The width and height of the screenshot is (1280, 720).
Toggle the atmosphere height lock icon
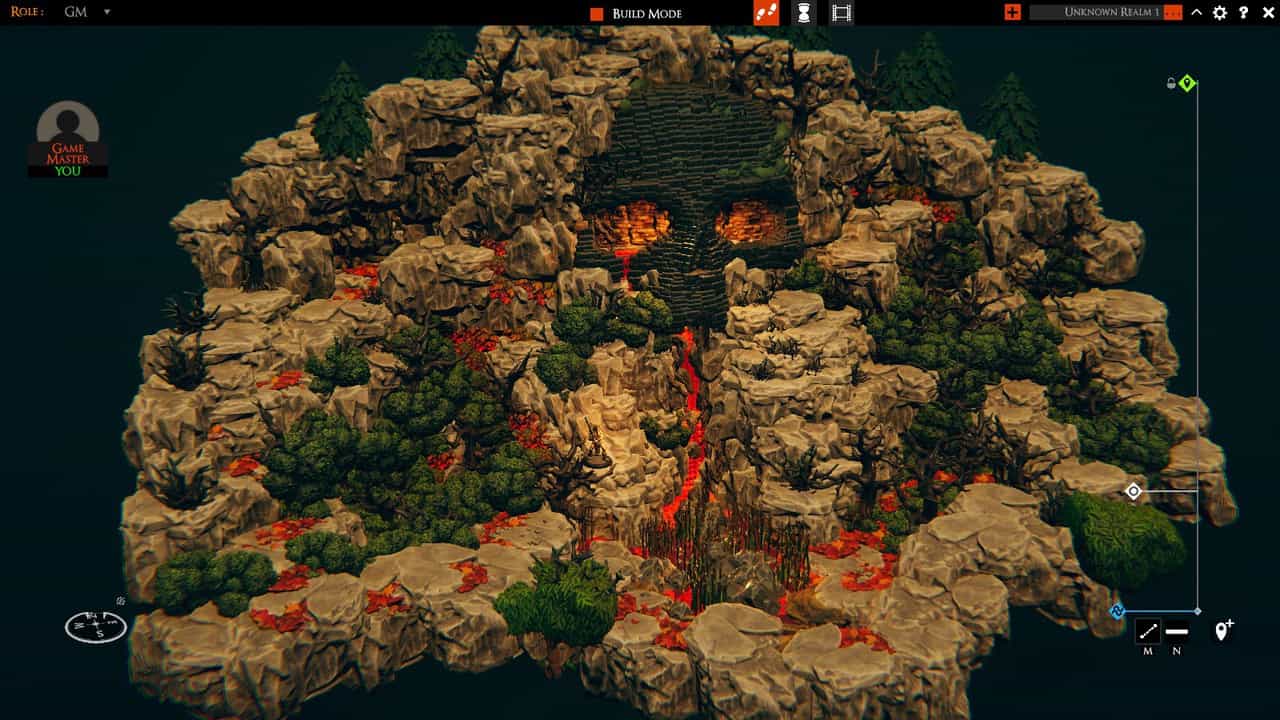click(1170, 84)
